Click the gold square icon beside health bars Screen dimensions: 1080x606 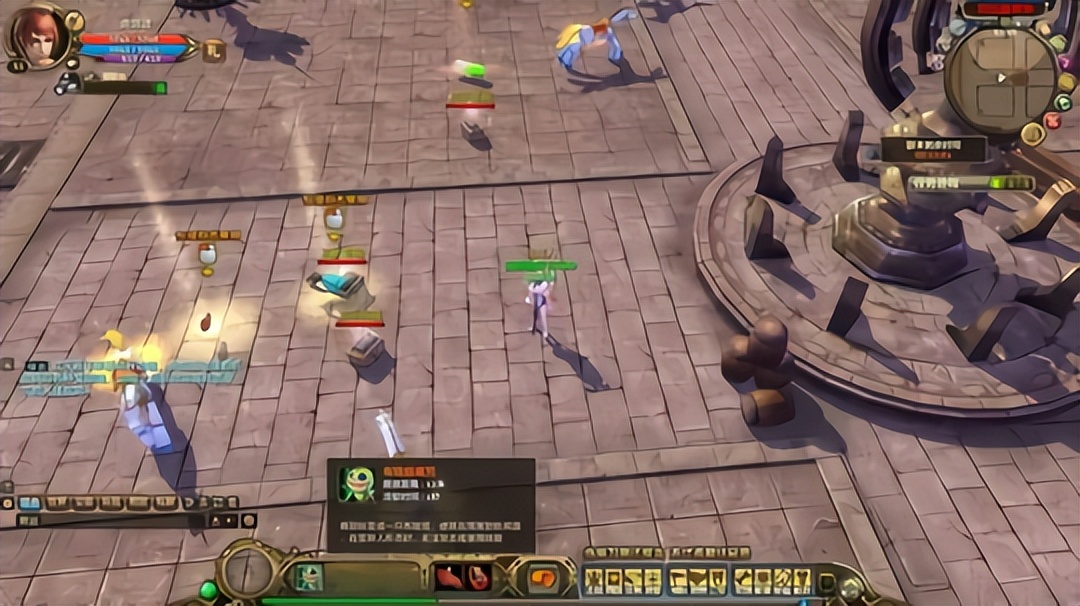coord(213,49)
